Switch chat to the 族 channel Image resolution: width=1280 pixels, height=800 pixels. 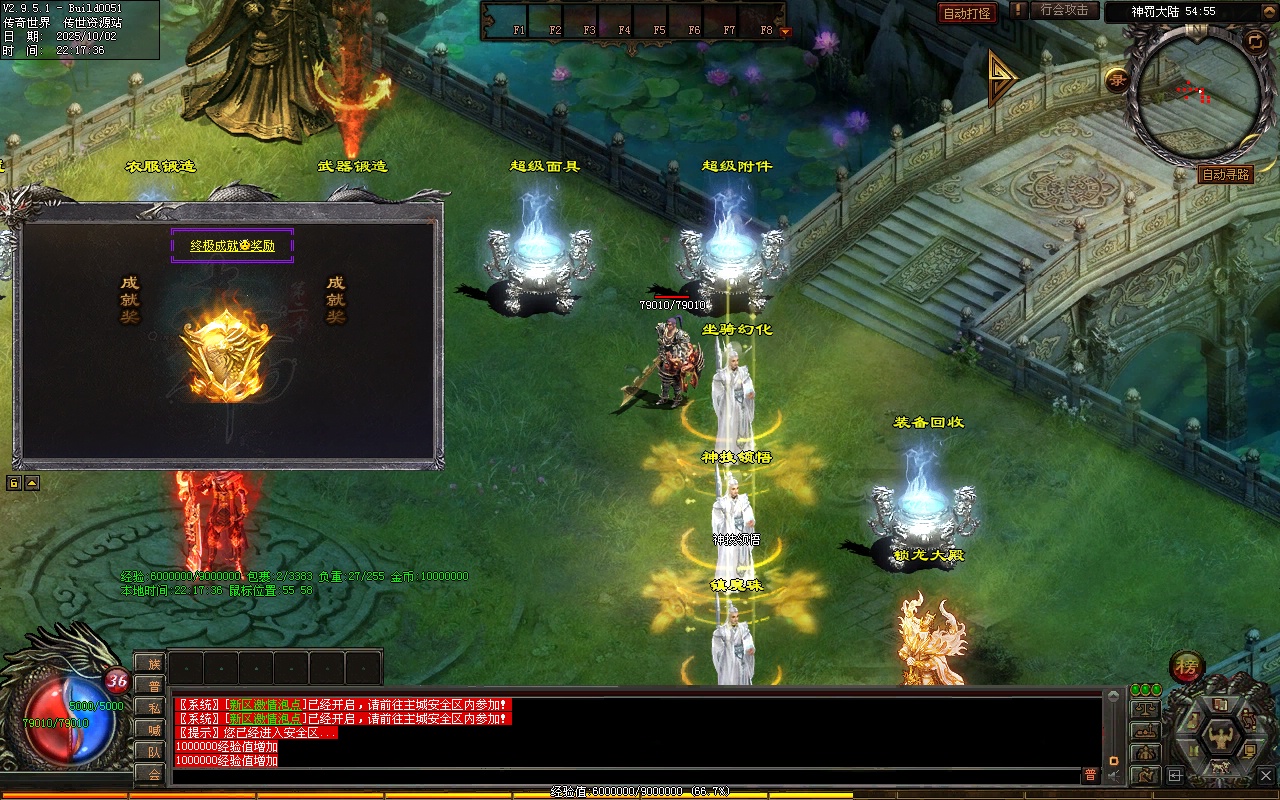(152, 663)
